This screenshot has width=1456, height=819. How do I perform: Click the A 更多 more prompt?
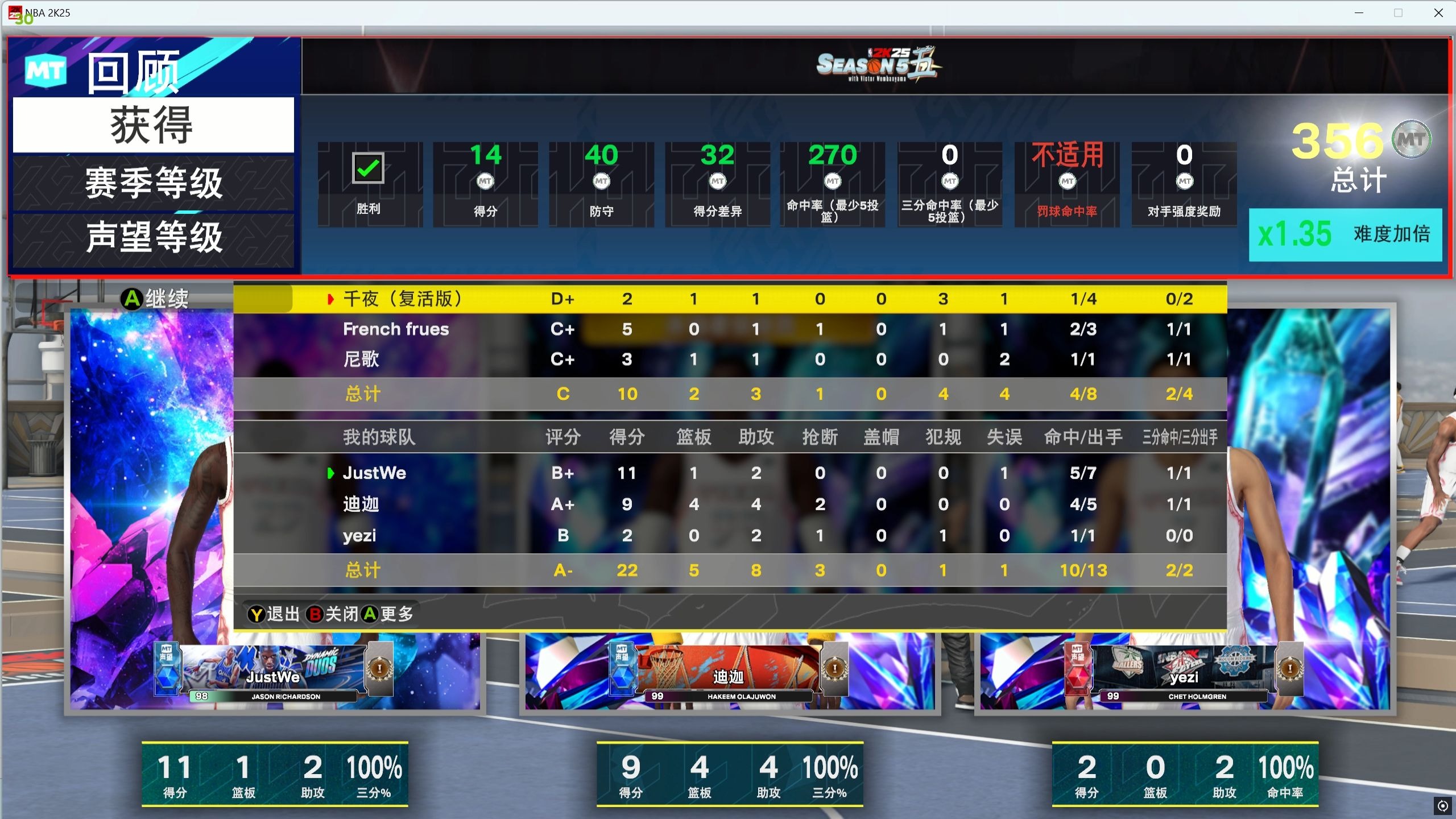390,614
